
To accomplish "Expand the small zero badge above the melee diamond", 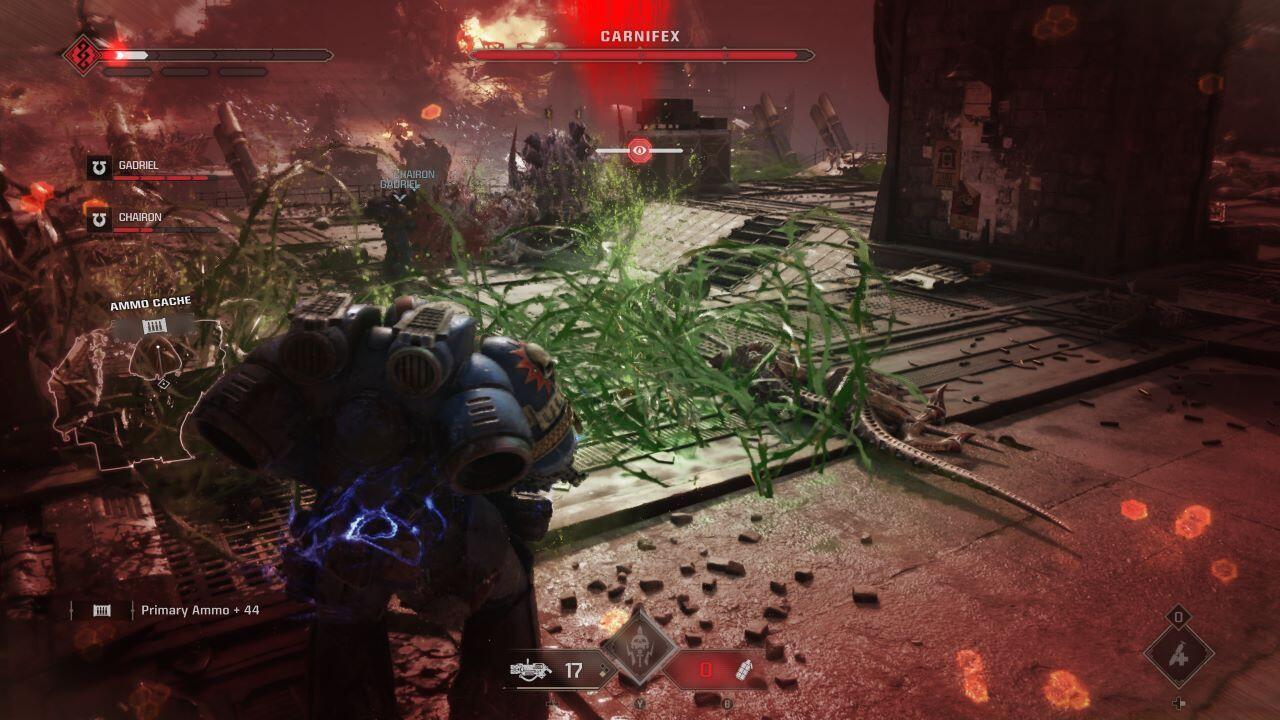I will click(x=1177, y=616).
